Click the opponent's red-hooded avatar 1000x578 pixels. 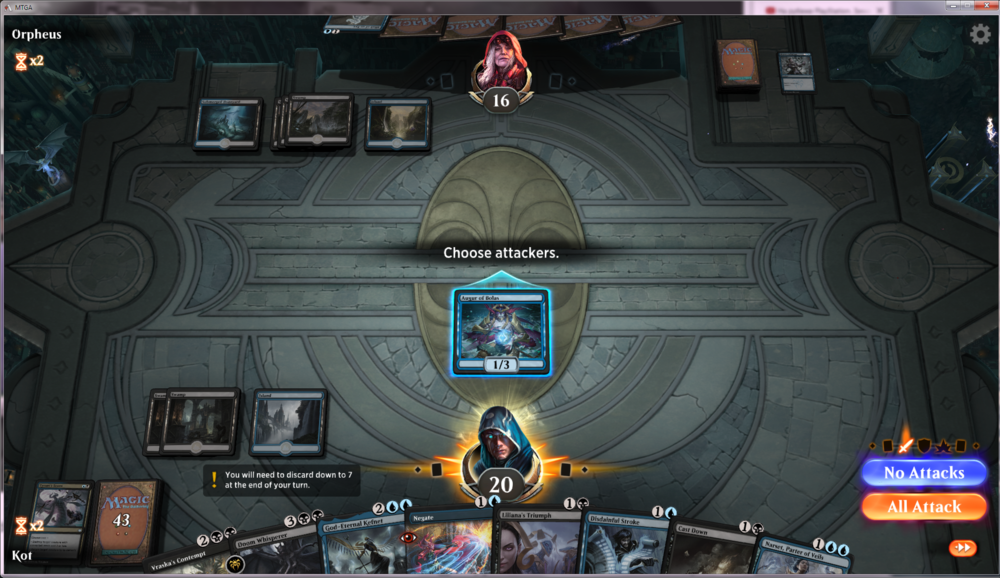(500, 62)
